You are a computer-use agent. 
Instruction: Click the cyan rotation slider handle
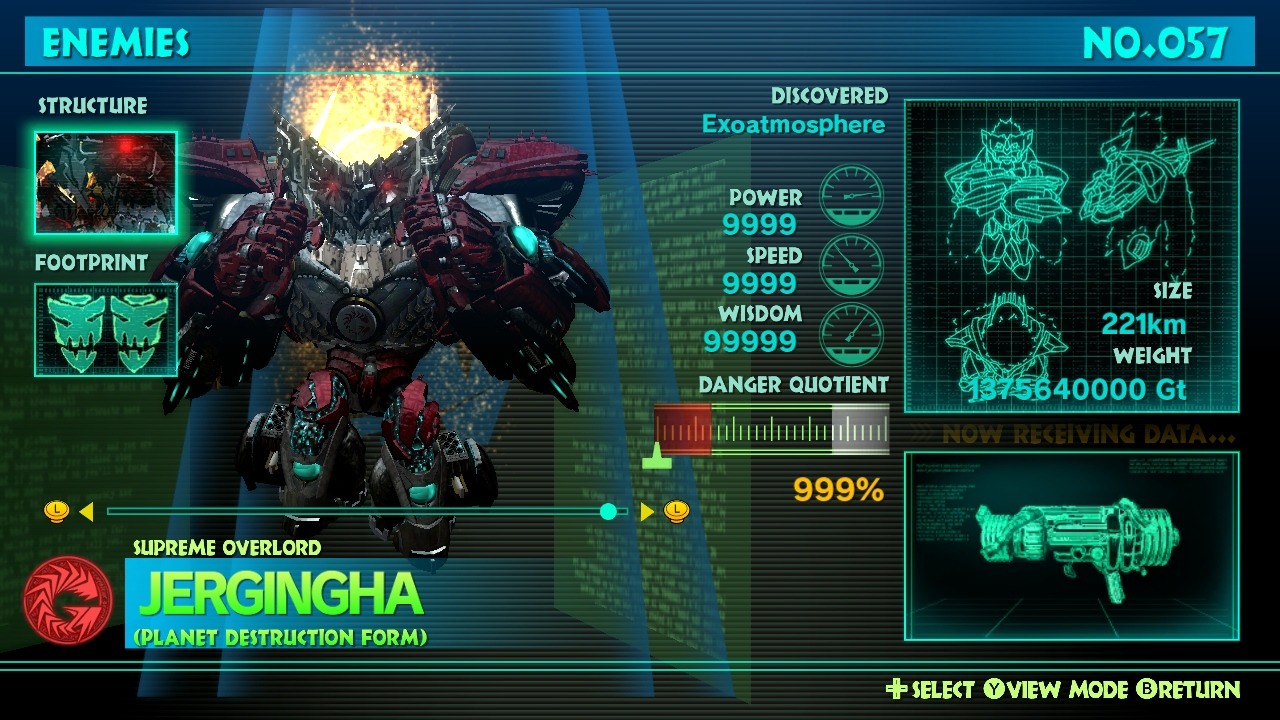coord(608,512)
